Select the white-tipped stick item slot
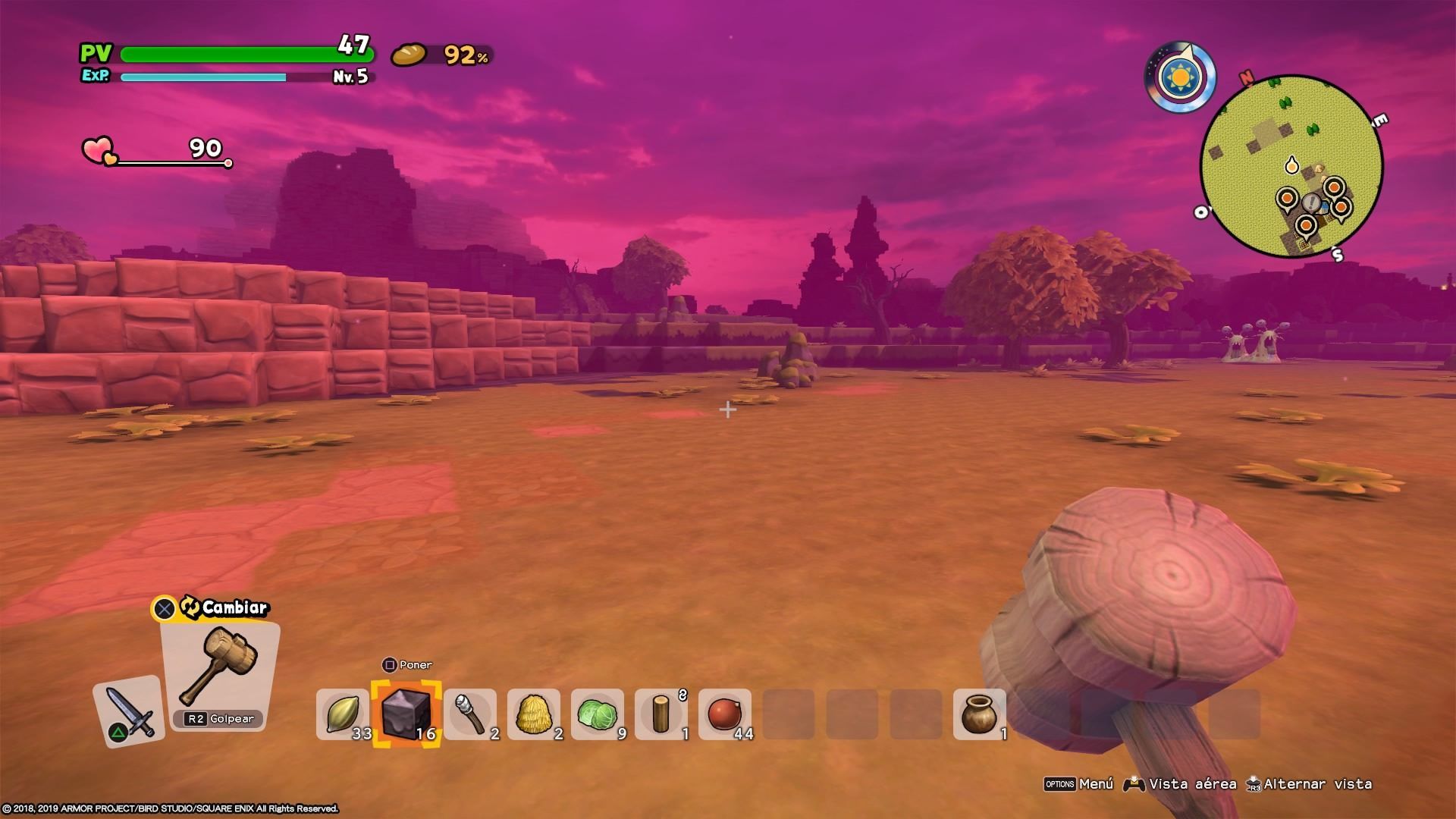Screen dimensions: 1456x819 point(469,714)
